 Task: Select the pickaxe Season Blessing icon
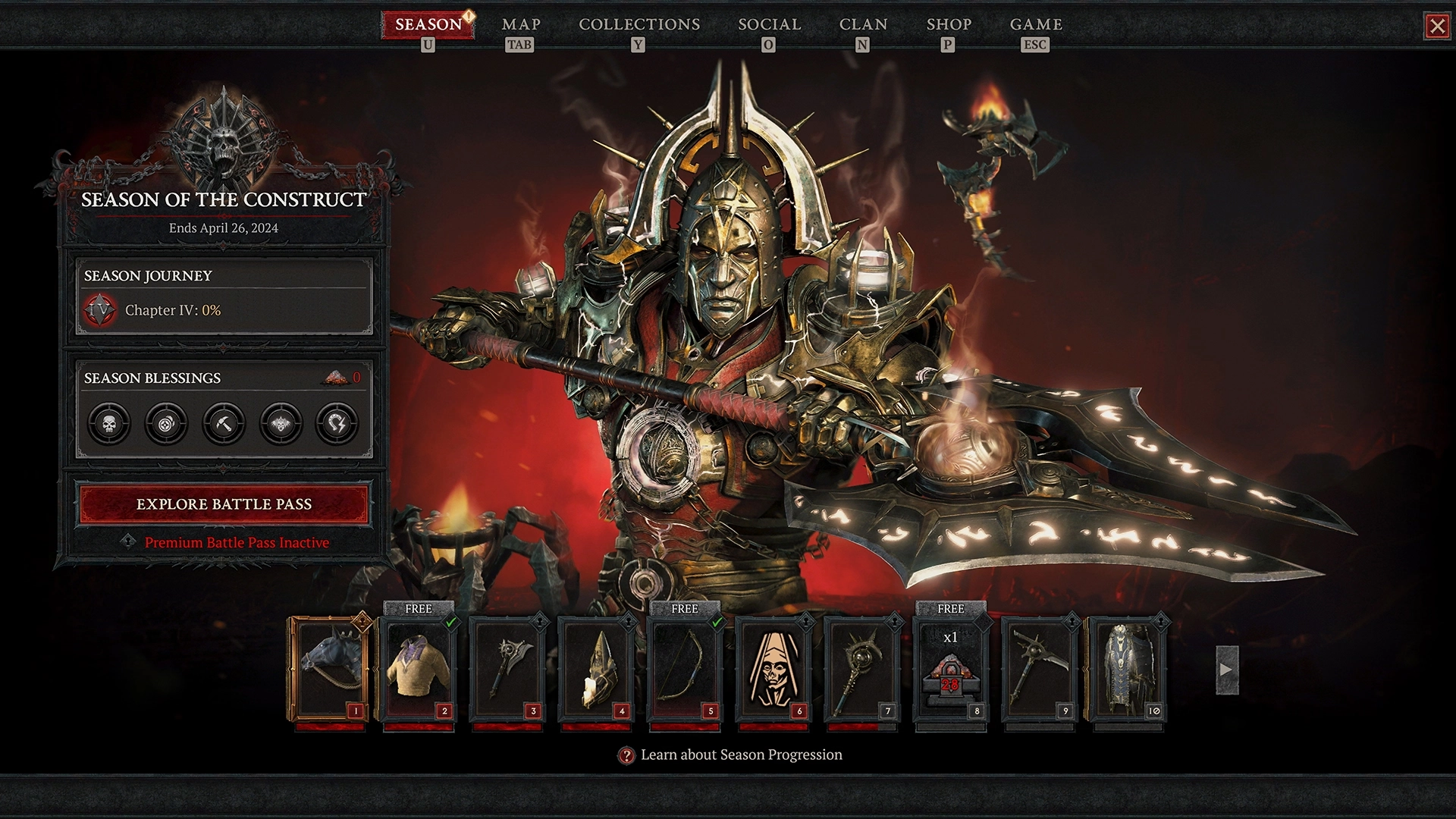pyautogui.click(x=222, y=424)
